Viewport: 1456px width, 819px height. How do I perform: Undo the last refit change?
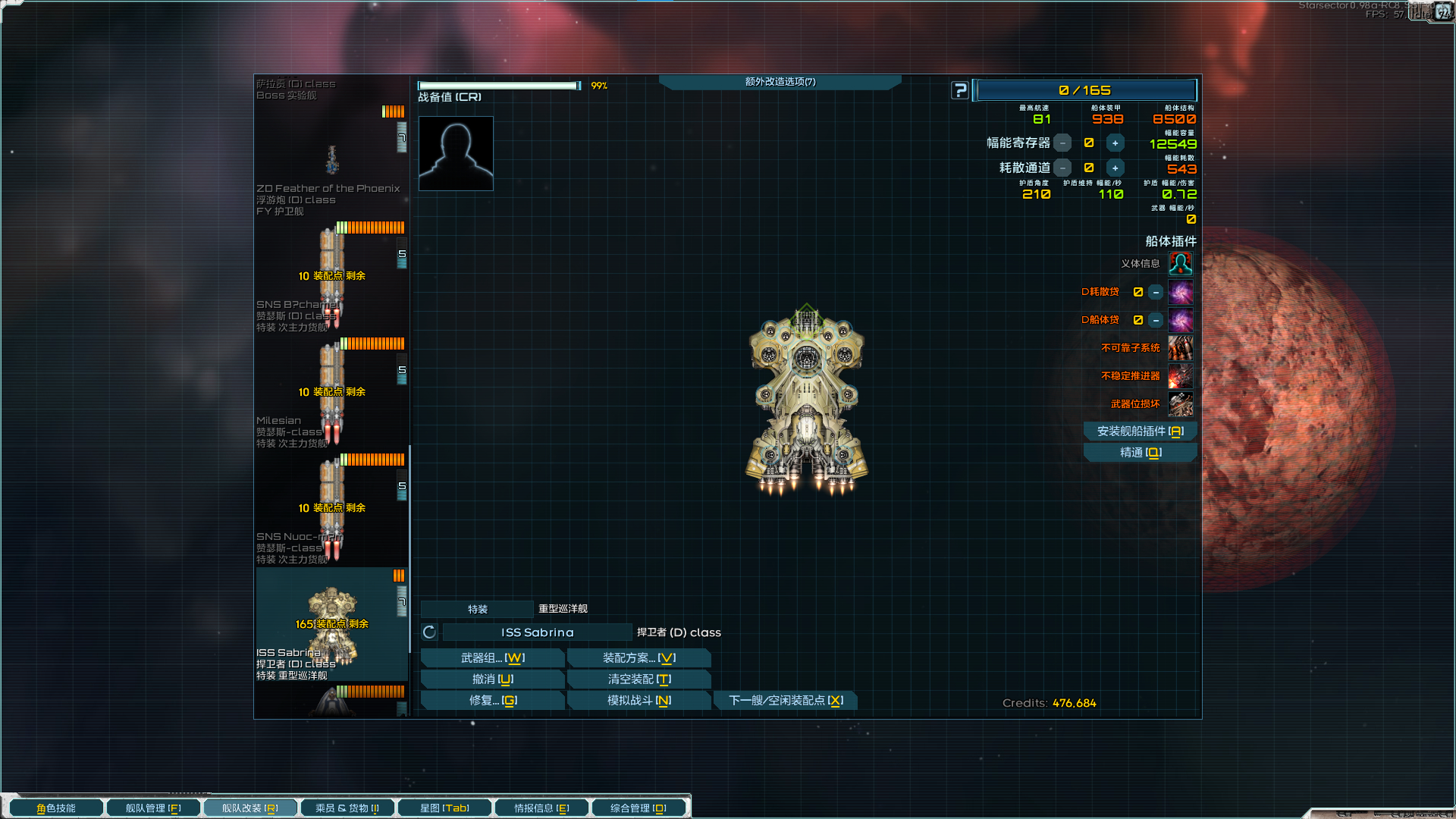point(492,679)
